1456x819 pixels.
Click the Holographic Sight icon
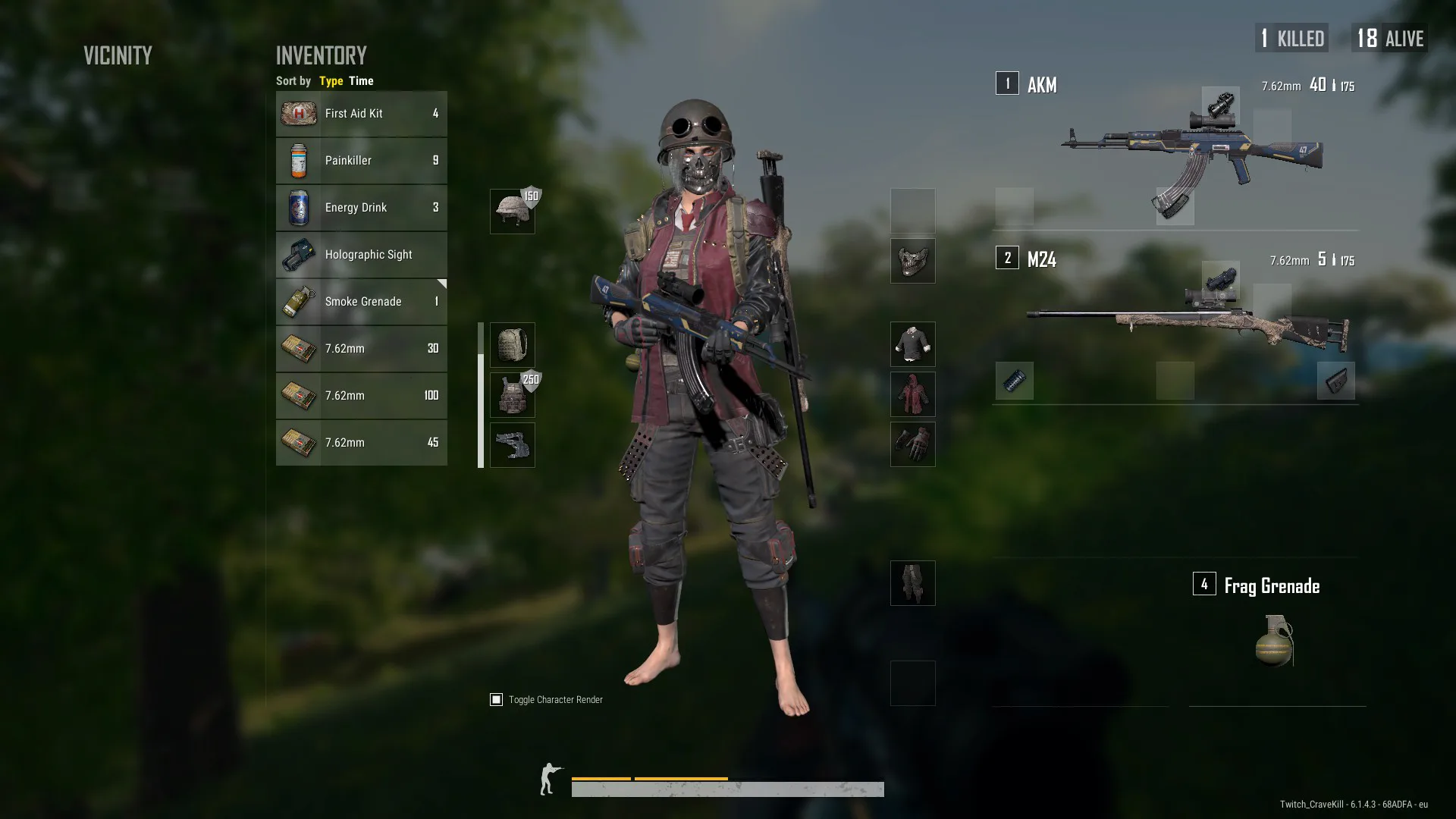299,255
